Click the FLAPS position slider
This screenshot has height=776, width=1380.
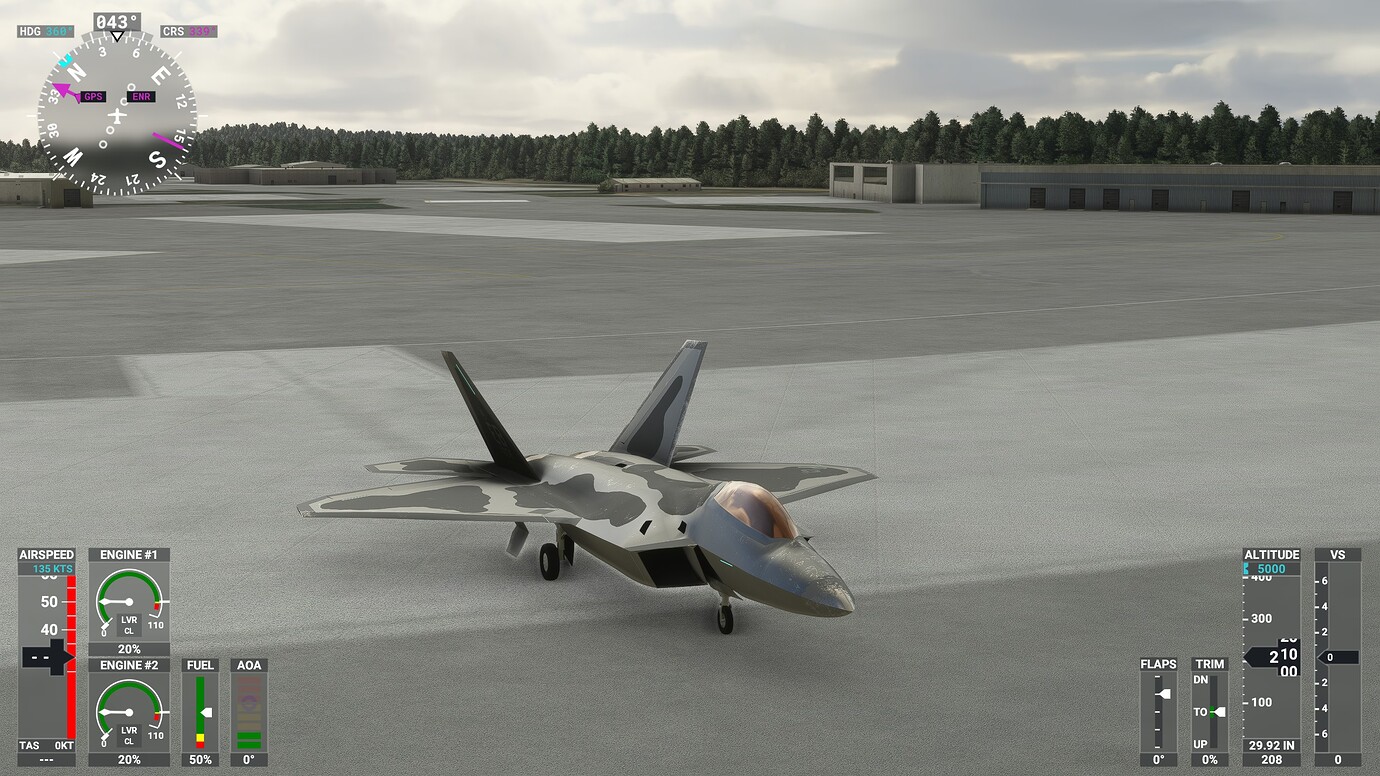click(x=1159, y=700)
